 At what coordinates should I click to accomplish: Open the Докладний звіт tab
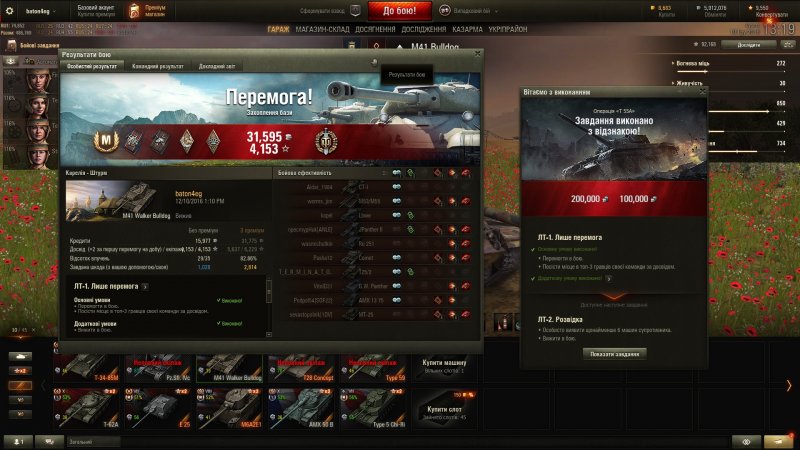pos(217,65)
